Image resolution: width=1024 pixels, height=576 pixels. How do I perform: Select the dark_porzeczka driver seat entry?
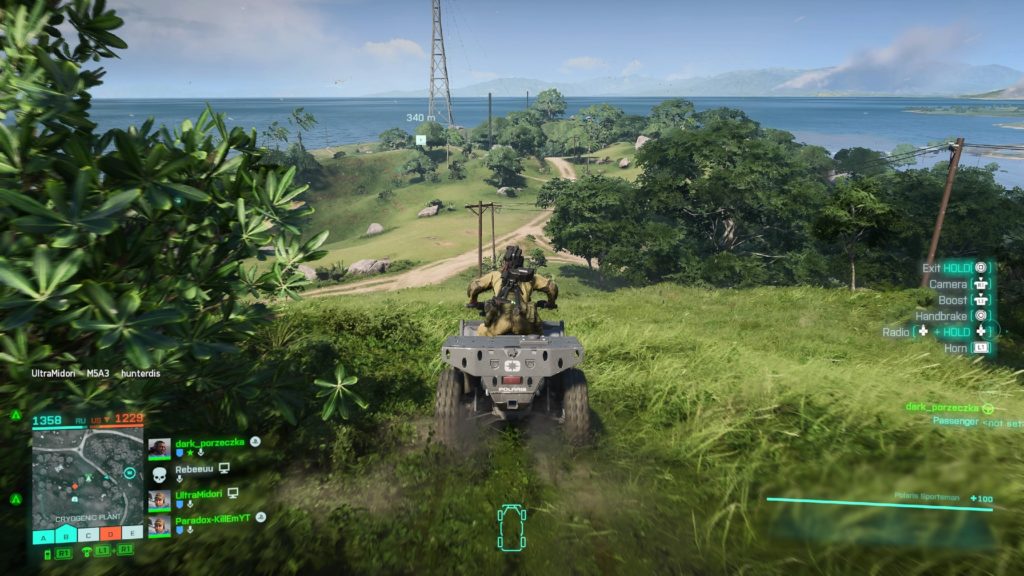[x=940, y=408]
